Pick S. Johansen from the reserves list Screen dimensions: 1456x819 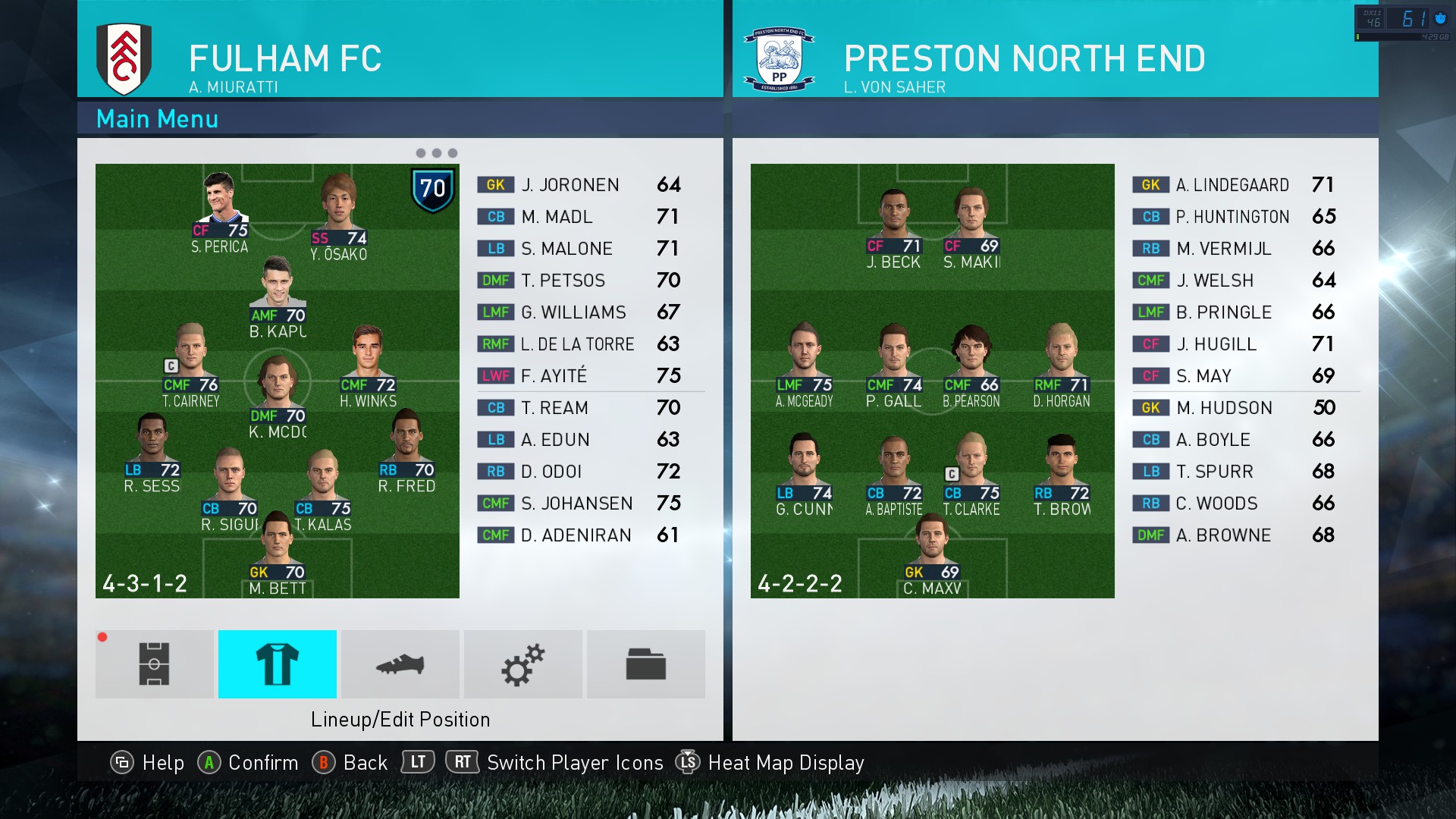coord(579,504)
